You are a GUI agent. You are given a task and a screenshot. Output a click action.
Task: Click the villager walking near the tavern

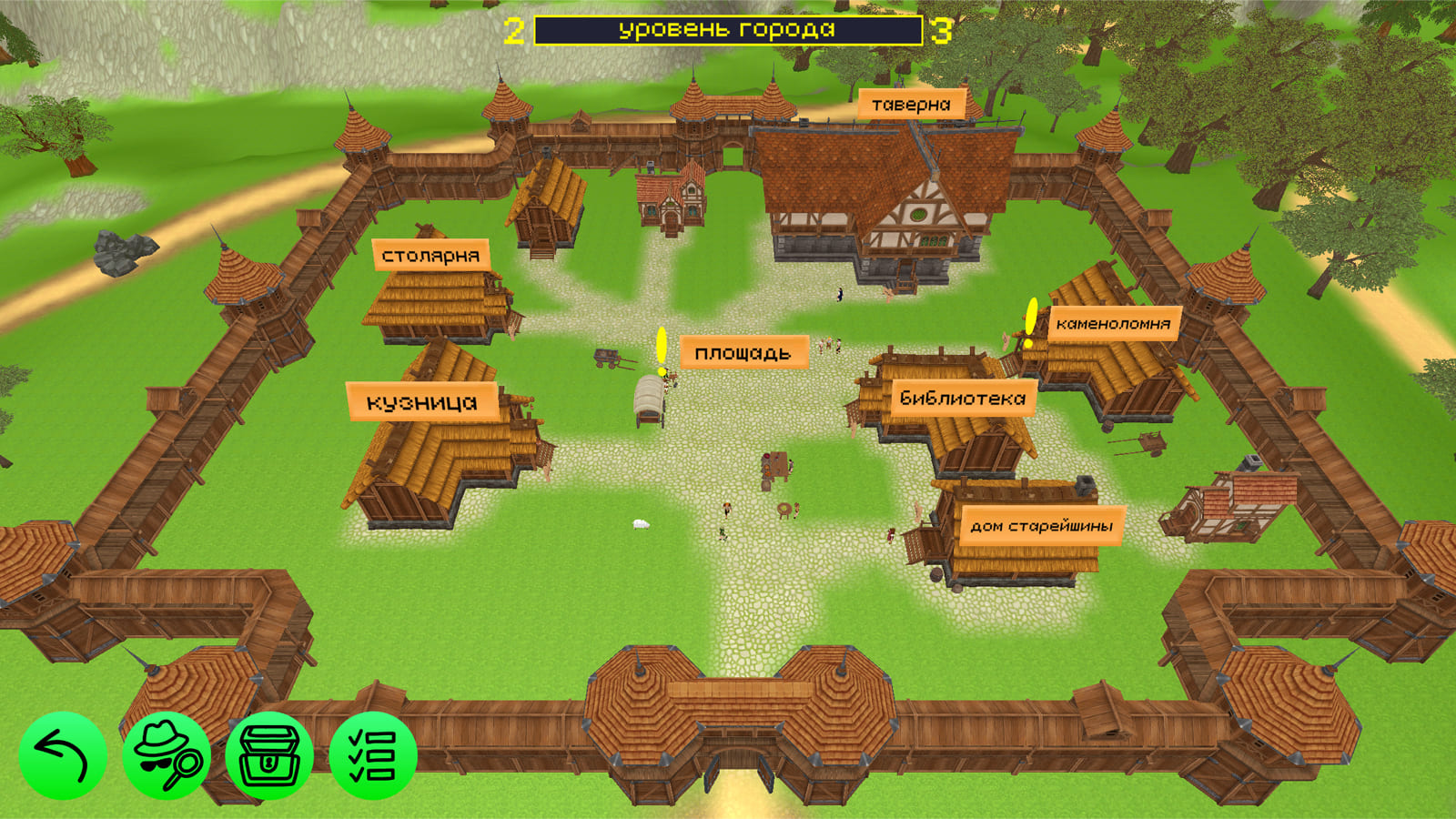[x=839, y=291]
